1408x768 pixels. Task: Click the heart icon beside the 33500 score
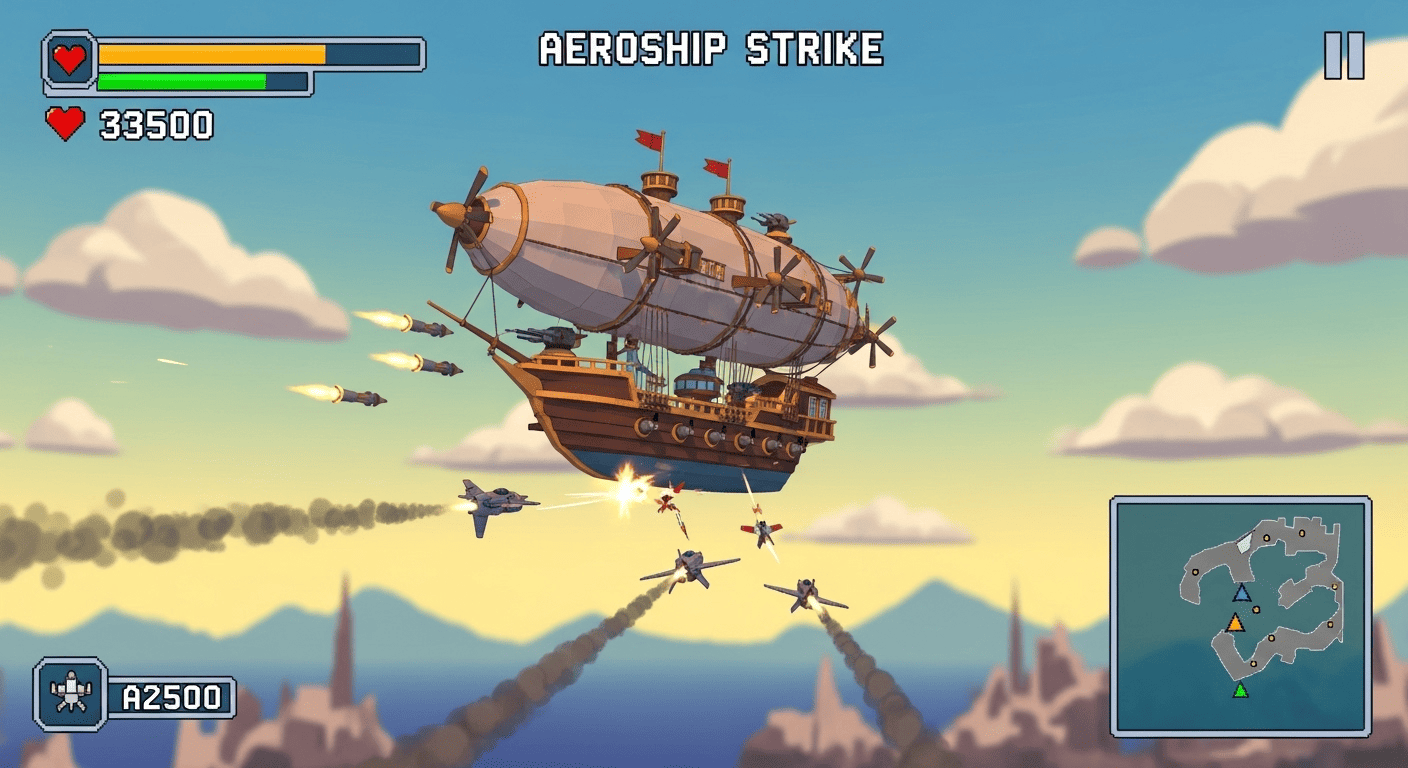[64, 125]
